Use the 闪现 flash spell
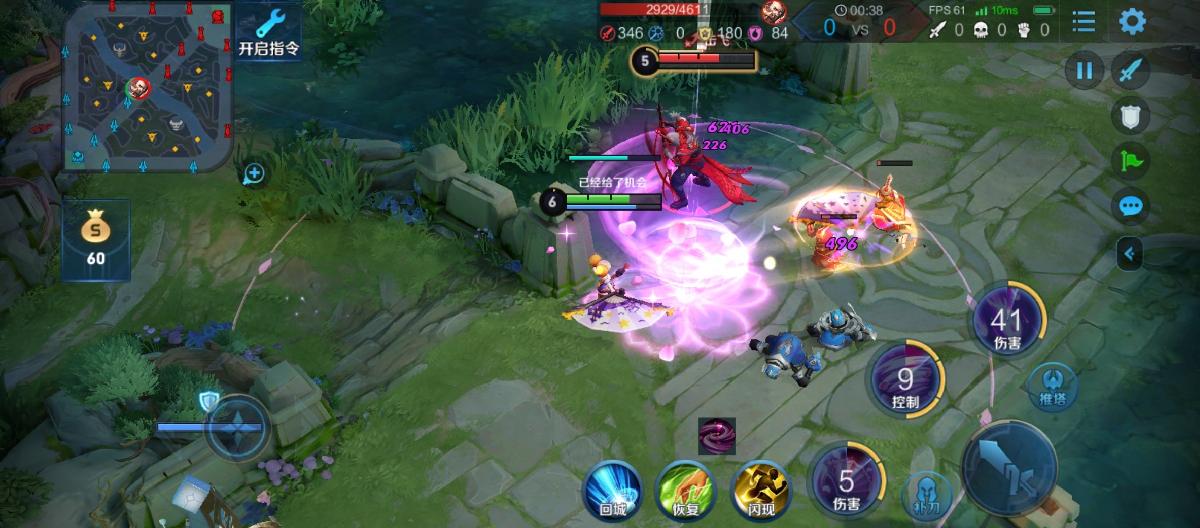This screenshot has height=528, width=1200. point(760,488)
